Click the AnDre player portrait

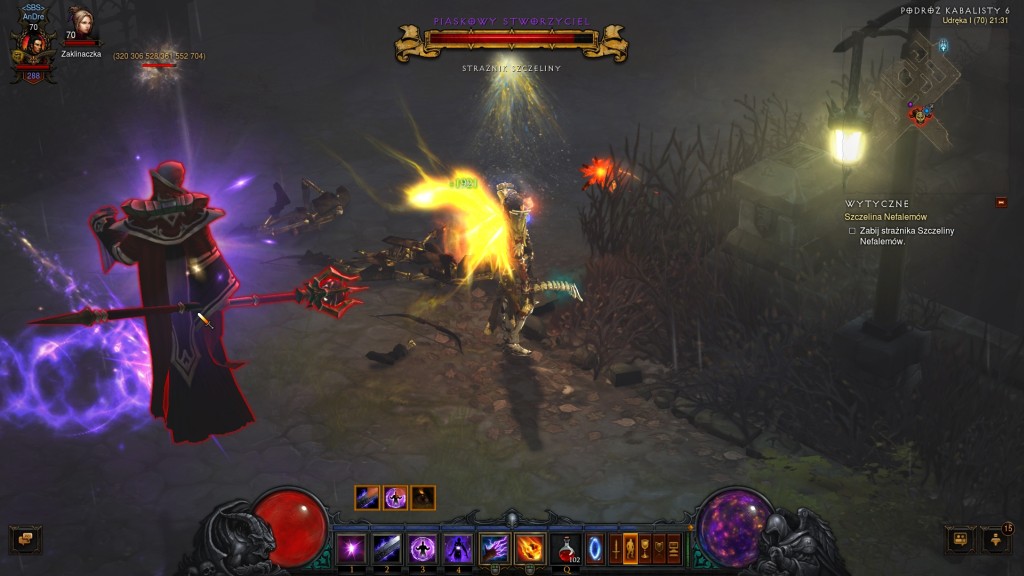coord(33,49)
